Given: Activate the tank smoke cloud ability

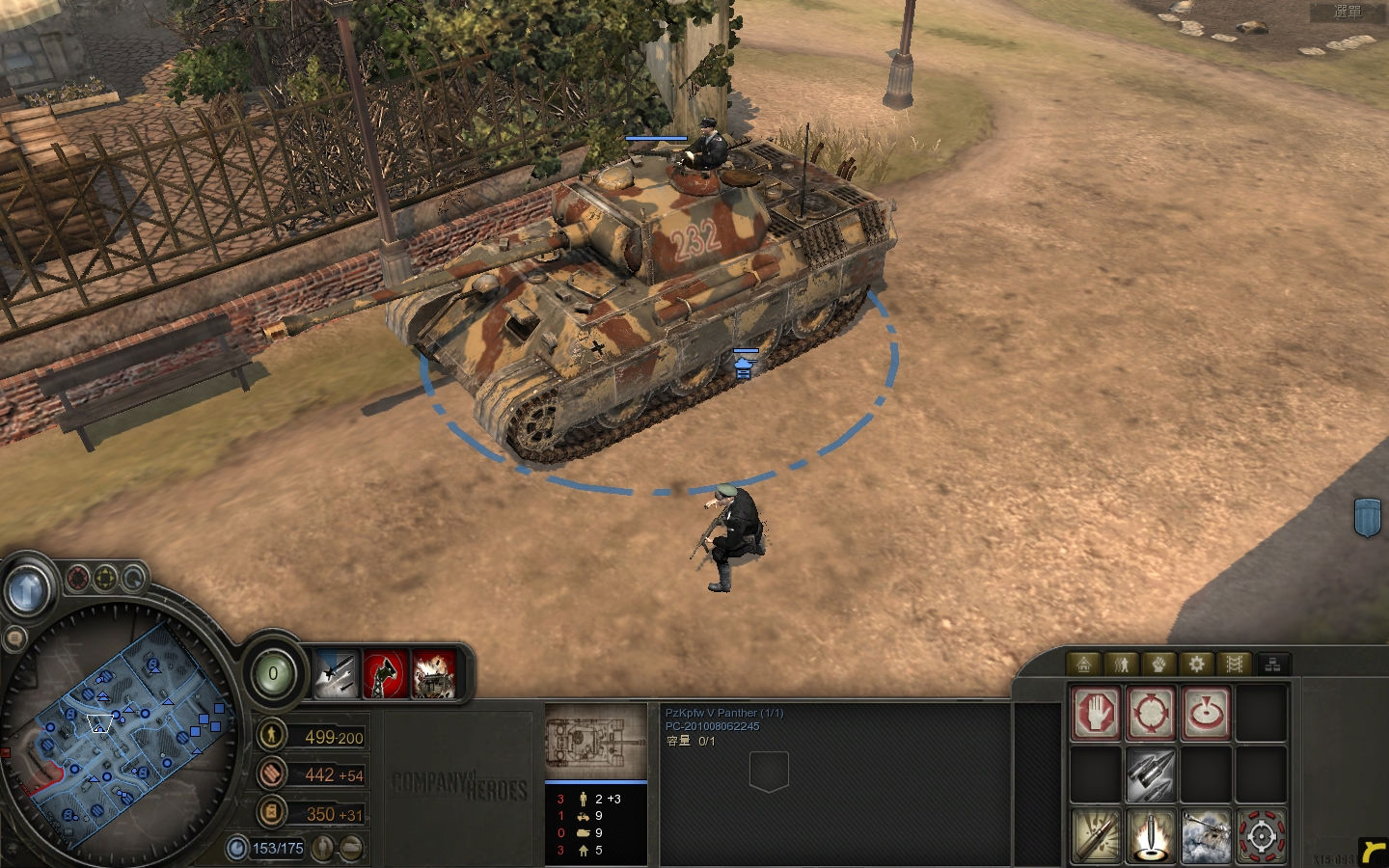Looking at the screenshot, I should [1206, 835].
